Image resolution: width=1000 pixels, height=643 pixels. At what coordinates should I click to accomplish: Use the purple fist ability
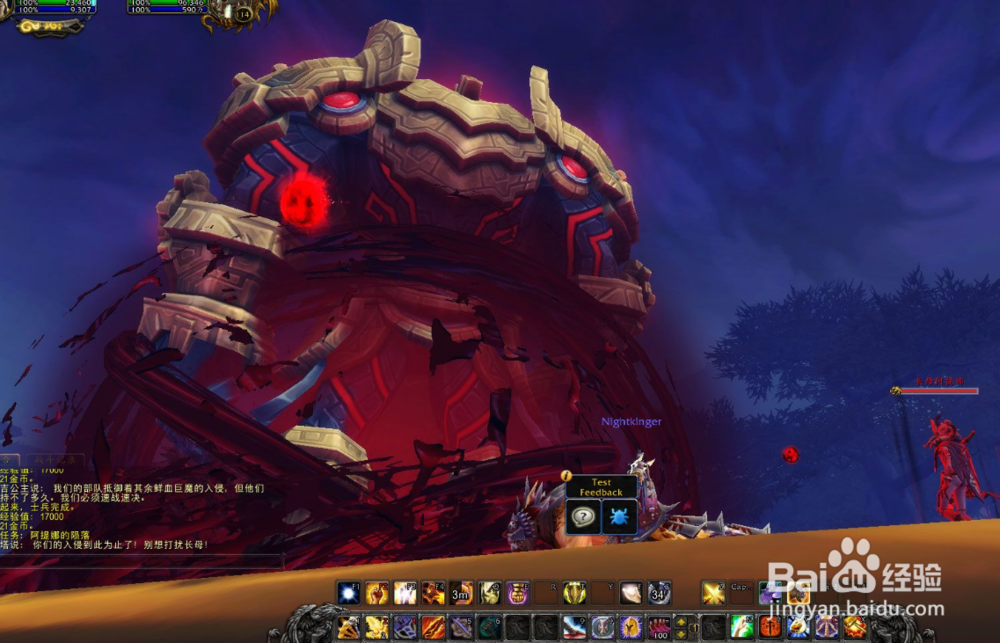coord(517,592)
